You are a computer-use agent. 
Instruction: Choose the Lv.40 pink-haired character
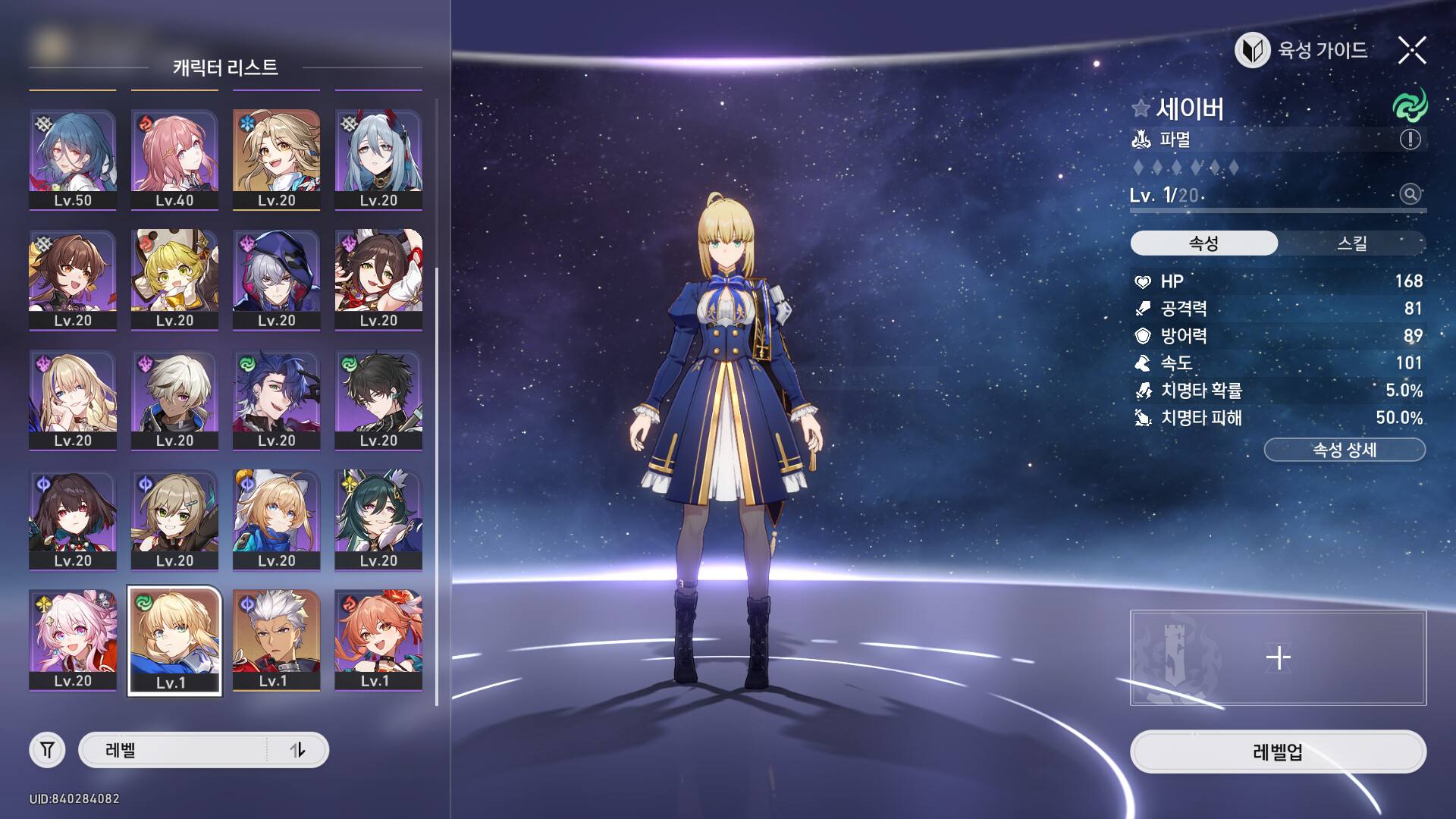[x=174, y=159]
